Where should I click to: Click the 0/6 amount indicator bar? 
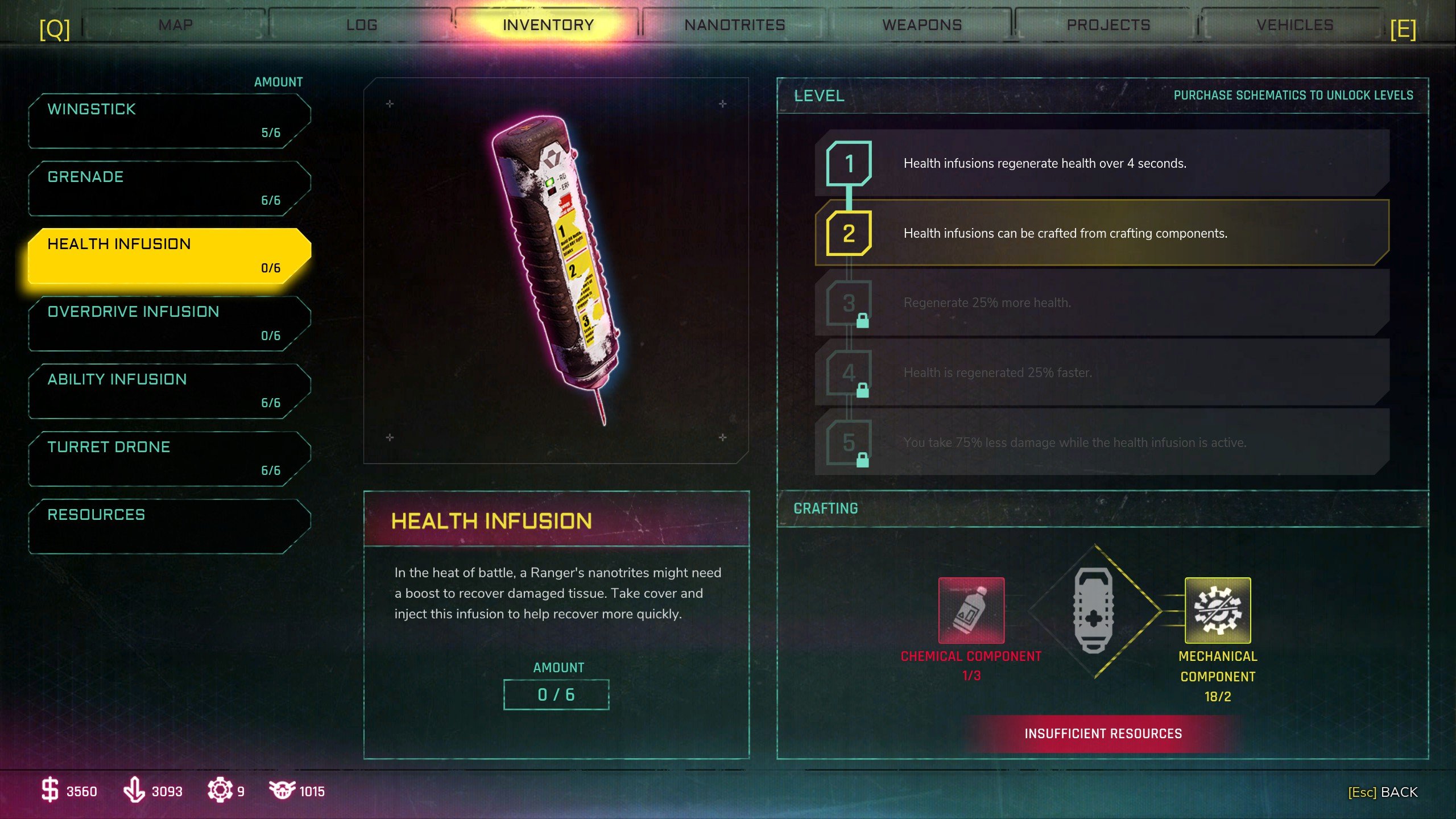coord(556,694)
